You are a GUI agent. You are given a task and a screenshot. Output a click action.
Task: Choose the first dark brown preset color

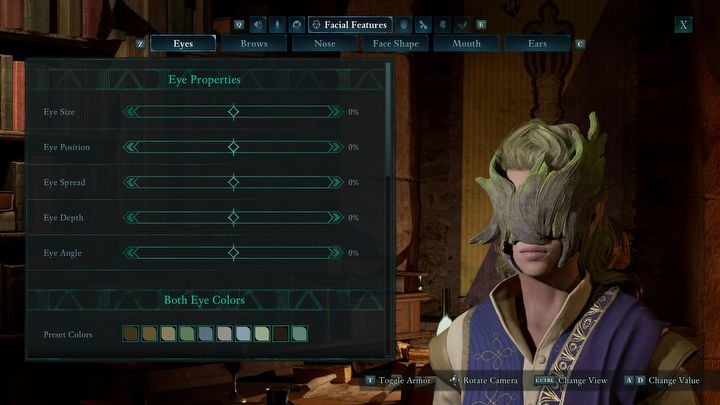[131, 334]
